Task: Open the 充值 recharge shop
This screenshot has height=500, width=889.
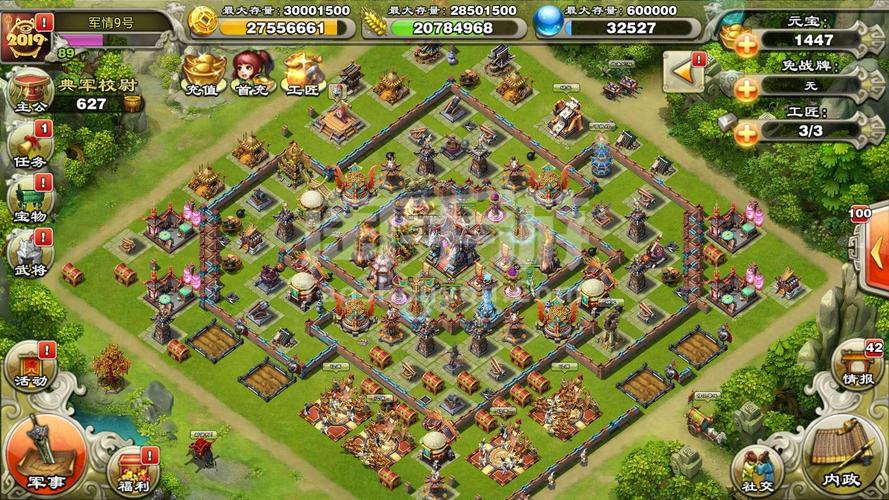Action: pos(200,72)
